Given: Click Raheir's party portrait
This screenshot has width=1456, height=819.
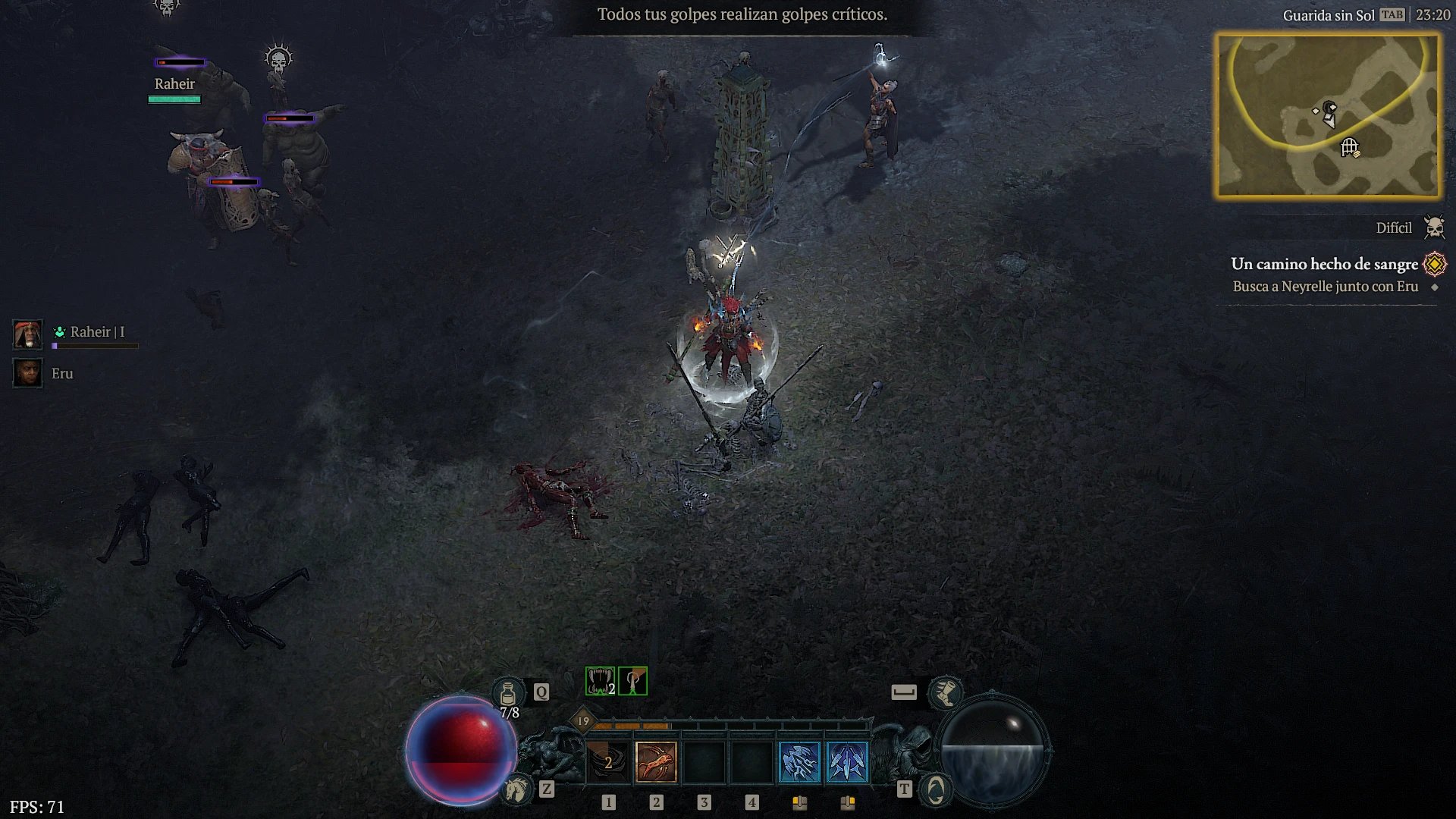Looking at the screenshot, I should [28, 334].
